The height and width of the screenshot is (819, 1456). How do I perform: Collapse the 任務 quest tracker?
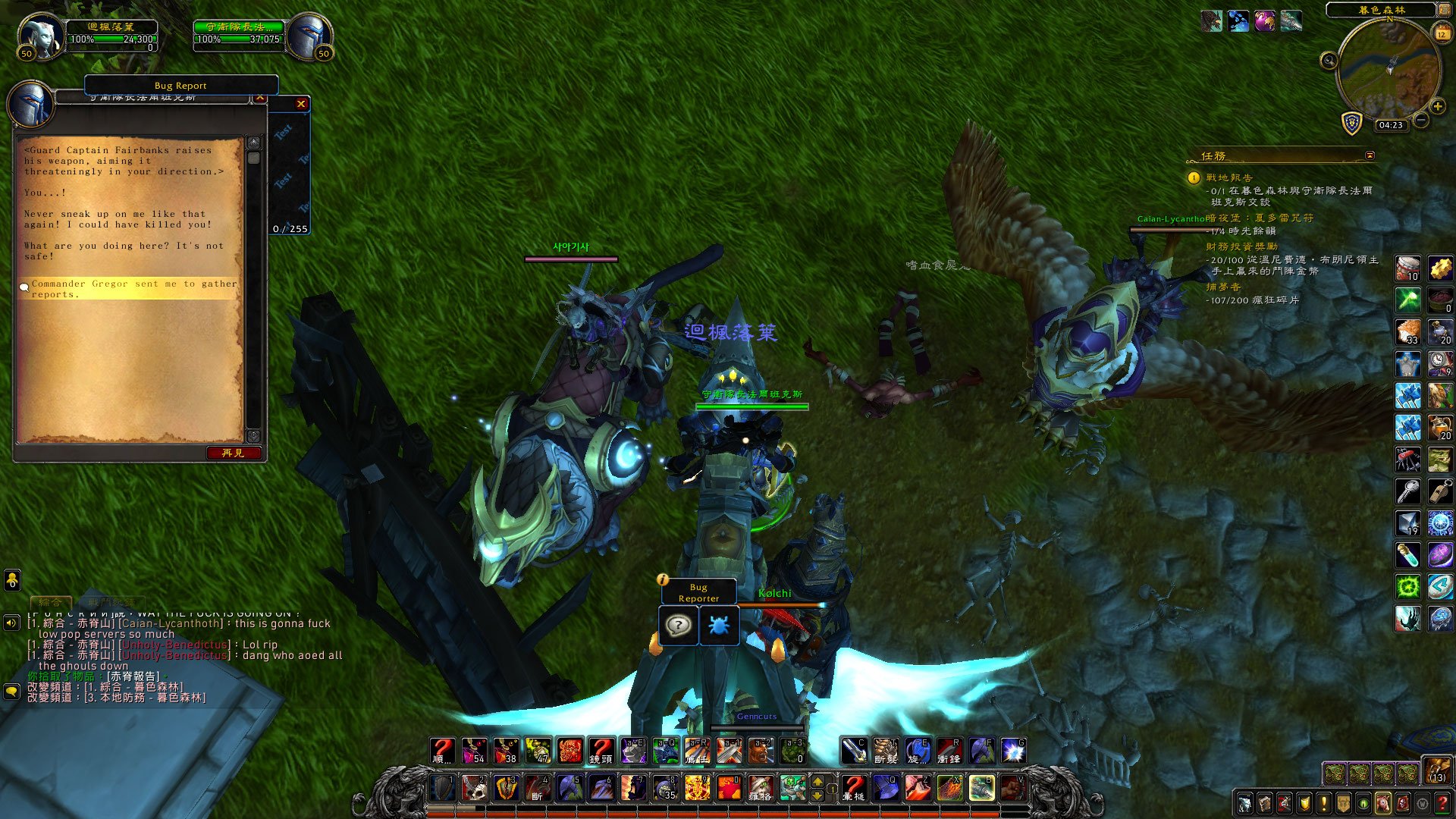tap(1370, 155)
